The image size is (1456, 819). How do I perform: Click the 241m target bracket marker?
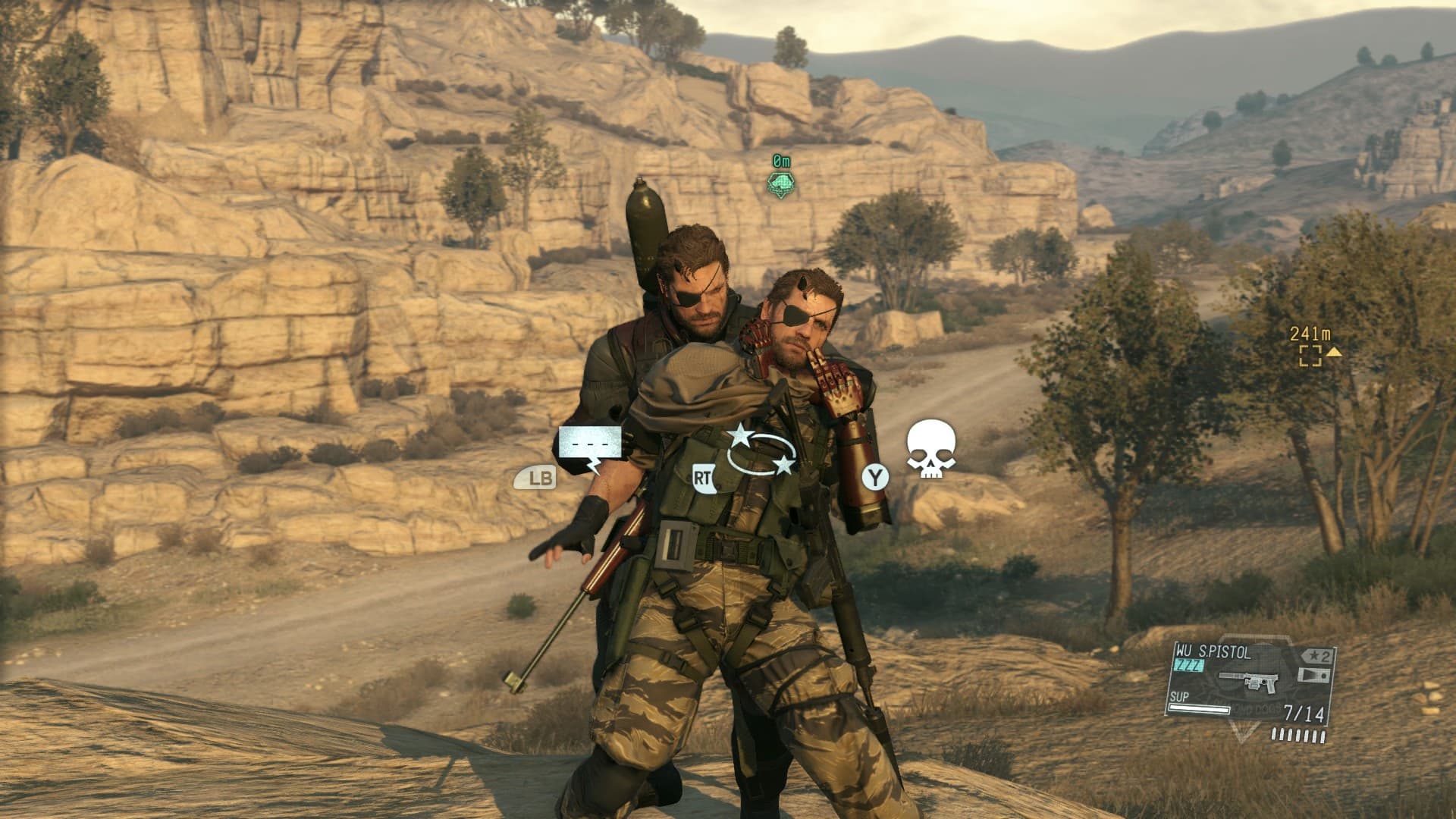pyautogui.click(x=1310, y=356)
